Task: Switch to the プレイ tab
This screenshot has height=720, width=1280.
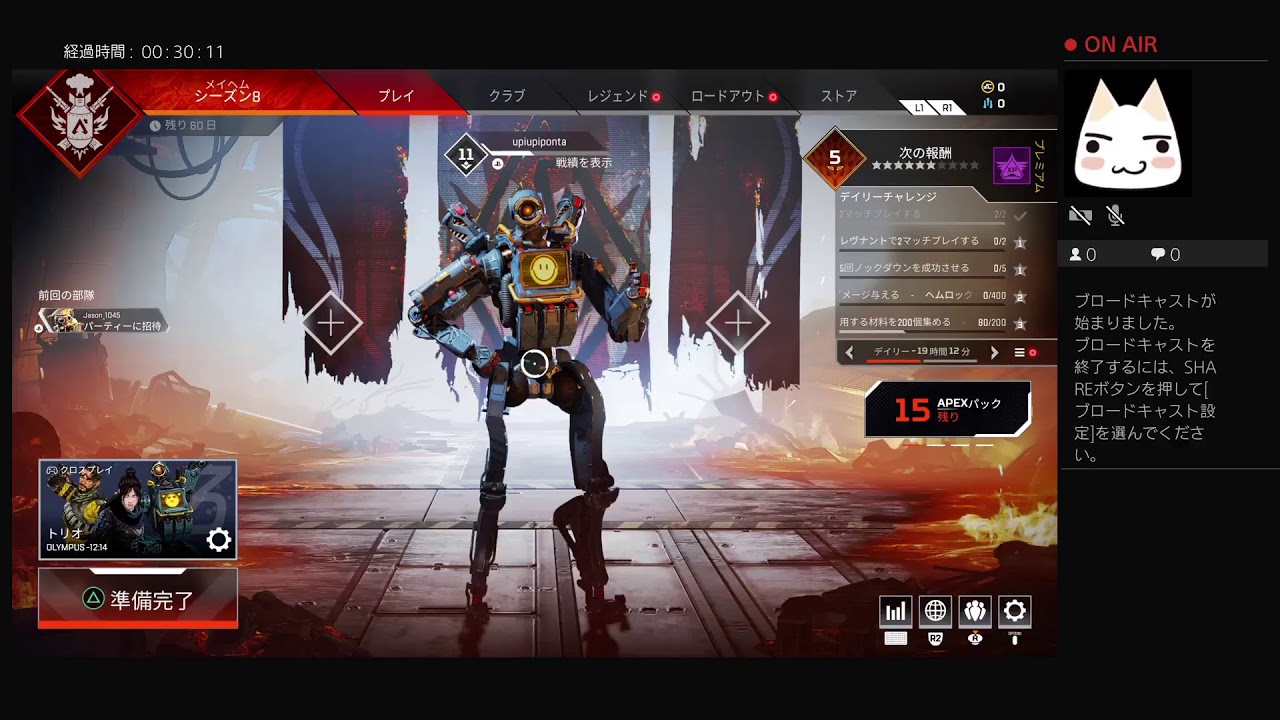Action: (396, 96)
